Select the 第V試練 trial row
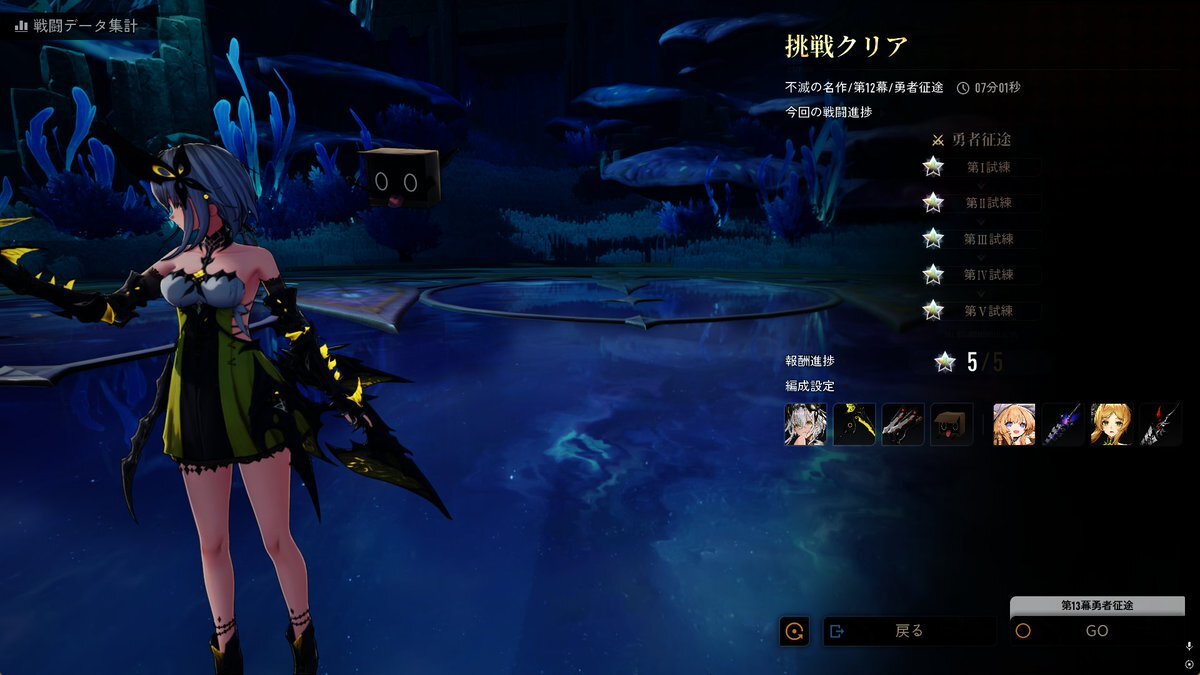The image size is (1200, 675). pyautogui.click(x=988, y=311)
